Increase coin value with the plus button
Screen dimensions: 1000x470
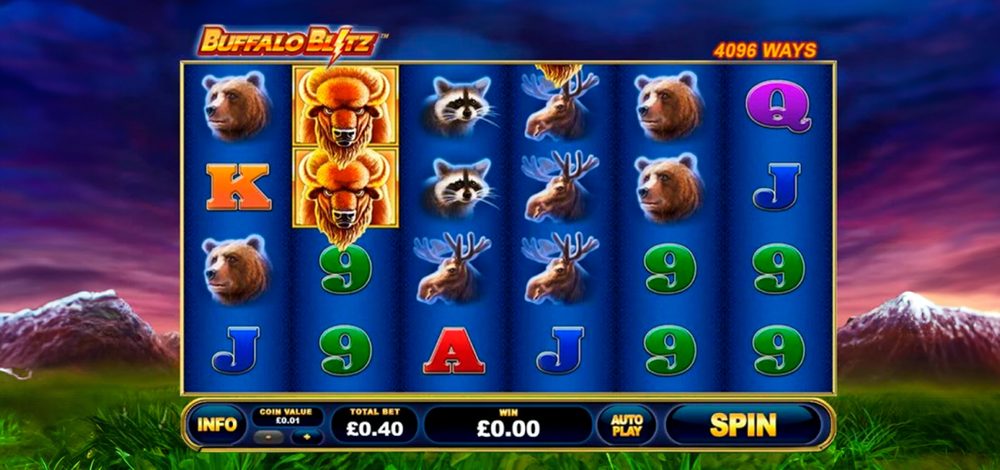pyautogui.click(x=307, y=437)
